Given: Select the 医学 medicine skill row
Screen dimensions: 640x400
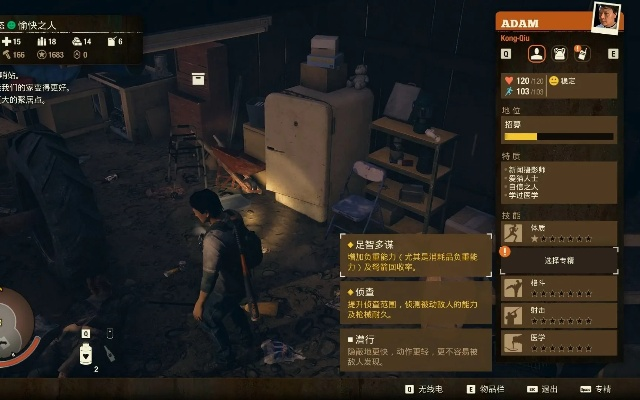Looking at the screenshot, I should click(558, 341).
